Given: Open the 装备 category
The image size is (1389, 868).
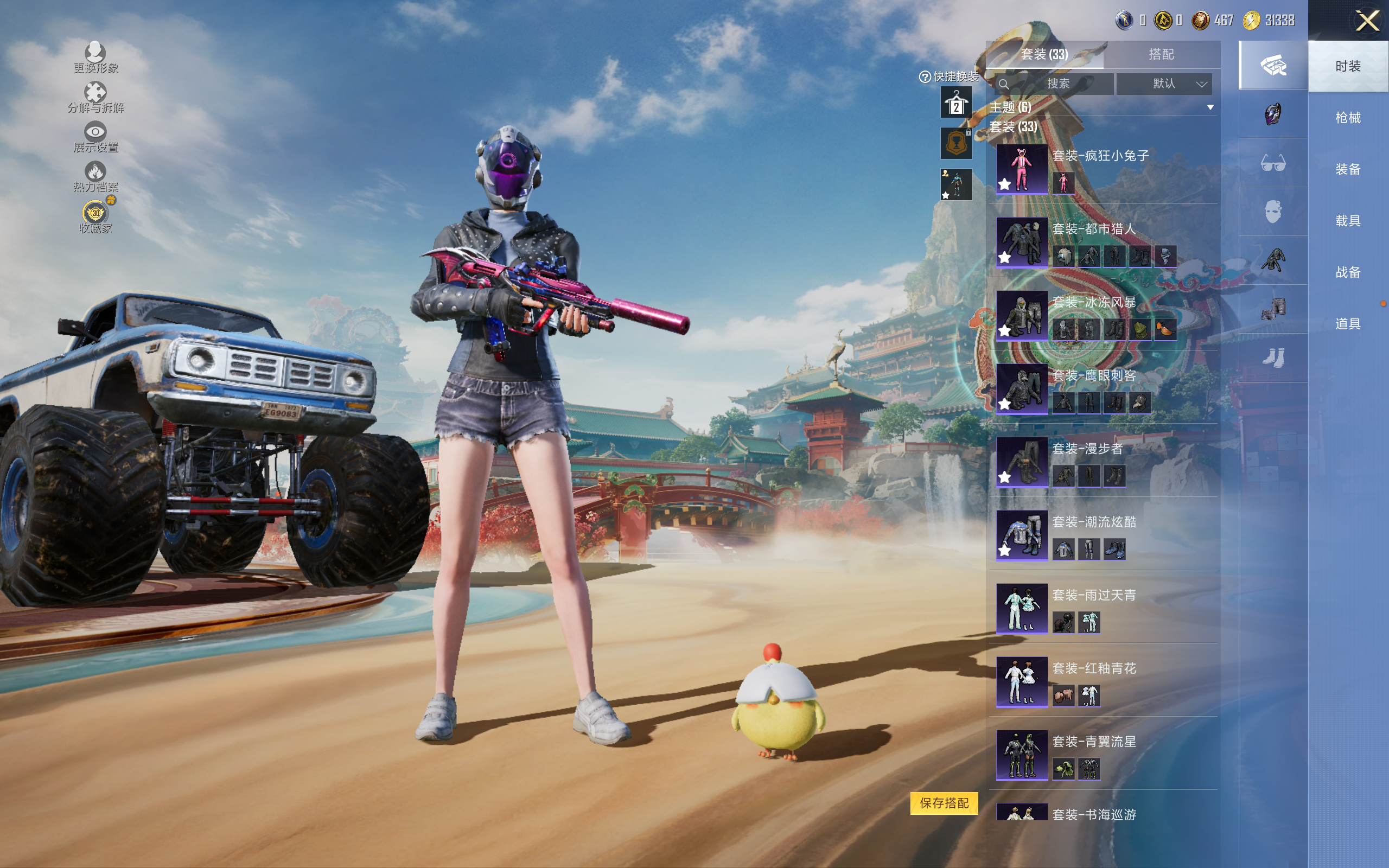Looking at the screenshot, I should coord(1347,169).
